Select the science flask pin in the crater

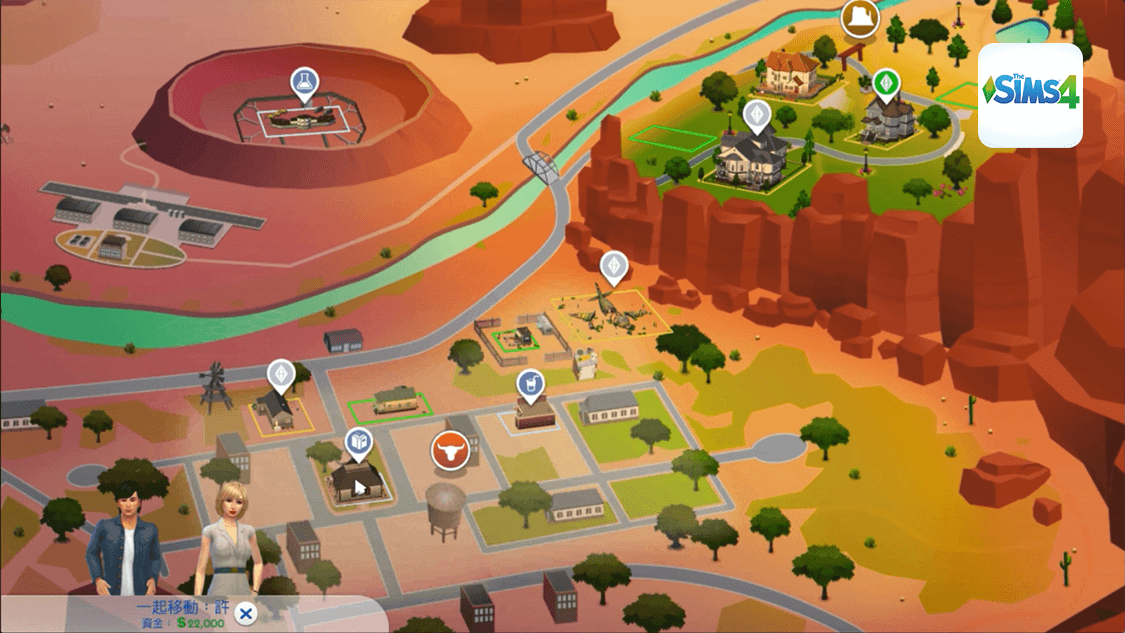[x=303, y=82]
